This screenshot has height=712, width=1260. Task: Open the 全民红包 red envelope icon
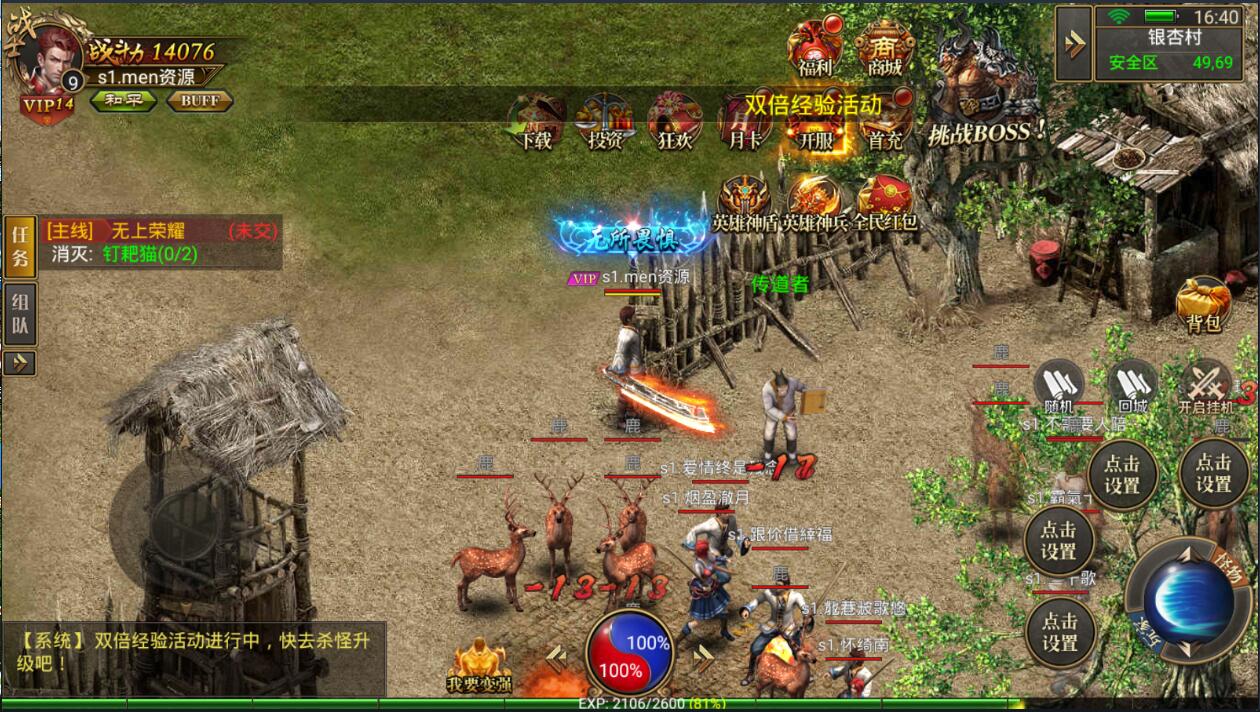(x=884, y=203)
